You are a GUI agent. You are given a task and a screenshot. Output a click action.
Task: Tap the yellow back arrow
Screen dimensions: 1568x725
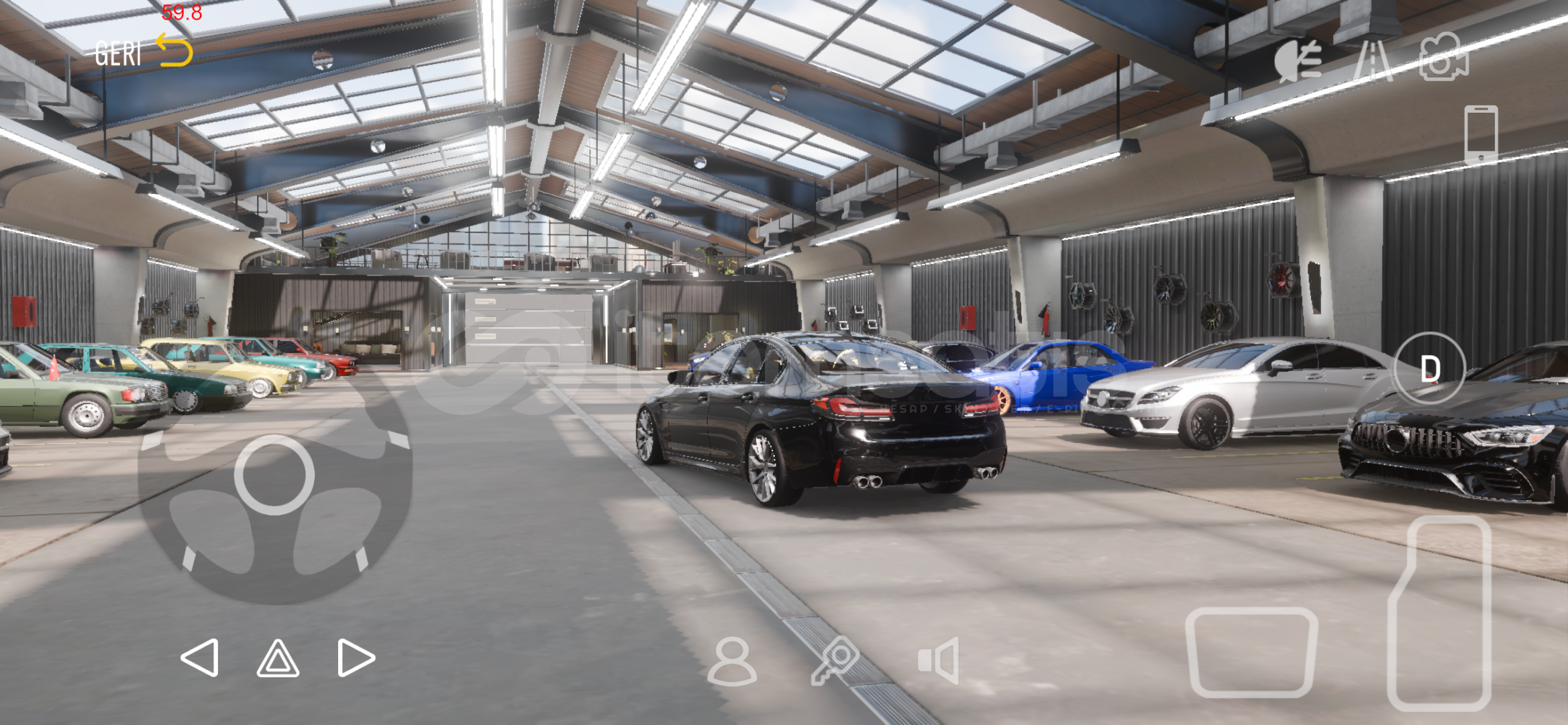click(x=175, y=50)
